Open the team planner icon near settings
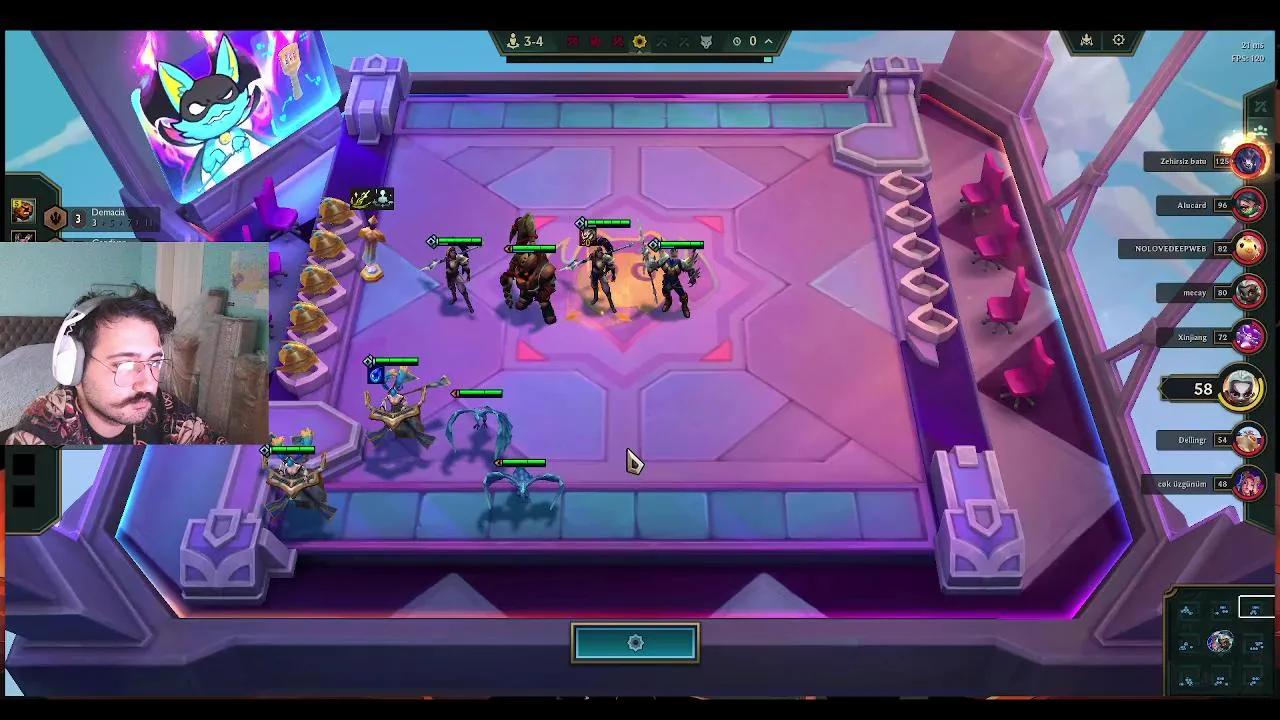The height and width of the screenshot is (720, 1280). pos(1087,40)
